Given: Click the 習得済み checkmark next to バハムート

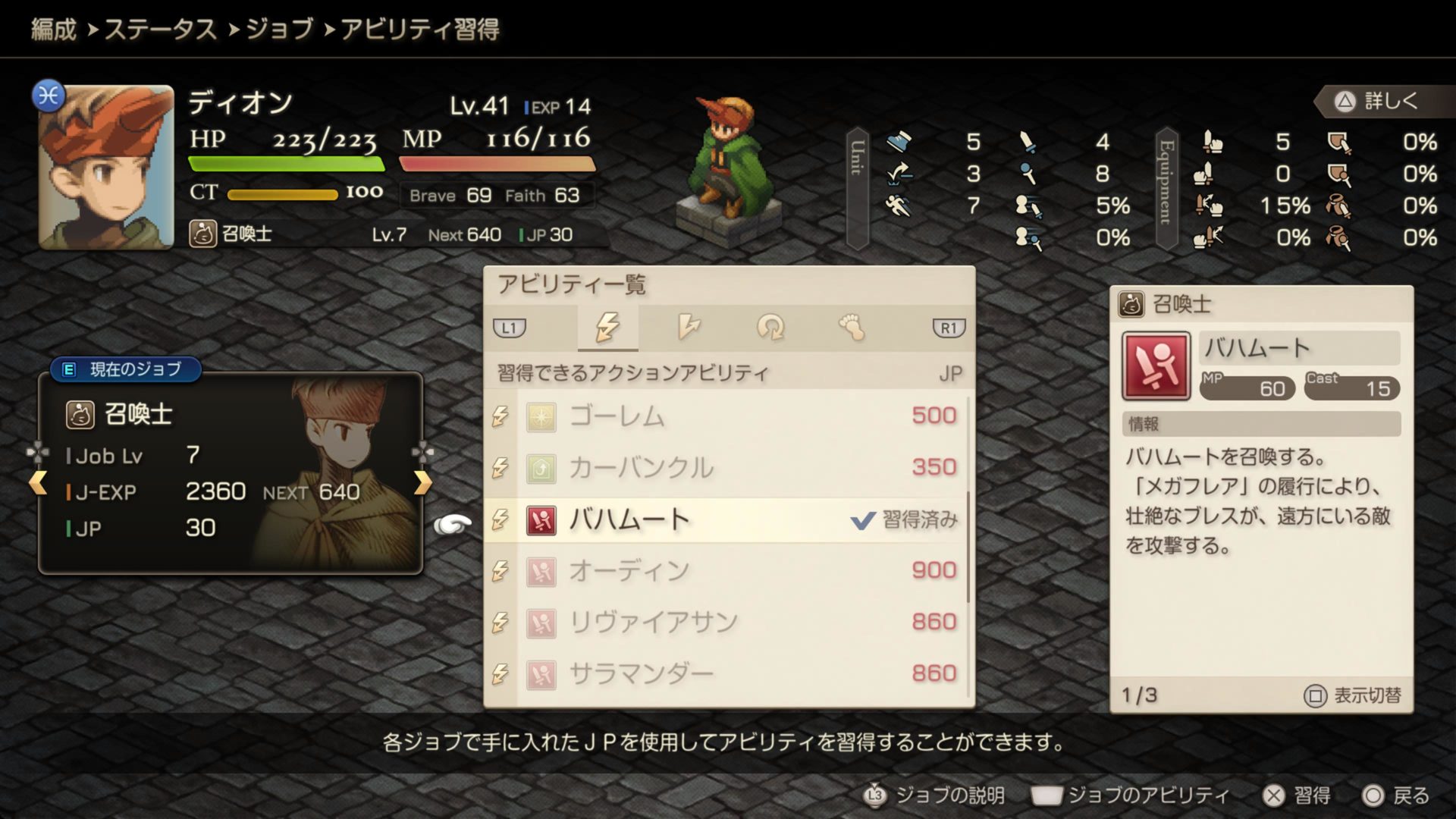Looking at the screenshot, I should (862, 520).
